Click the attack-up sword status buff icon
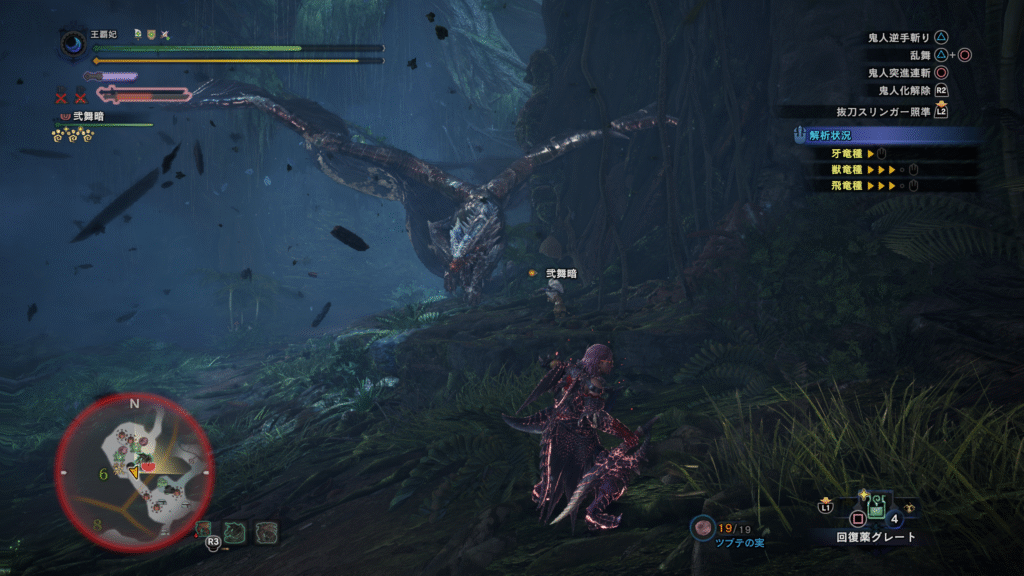This screenshot has width=1024, height=576. pos(165,34)
